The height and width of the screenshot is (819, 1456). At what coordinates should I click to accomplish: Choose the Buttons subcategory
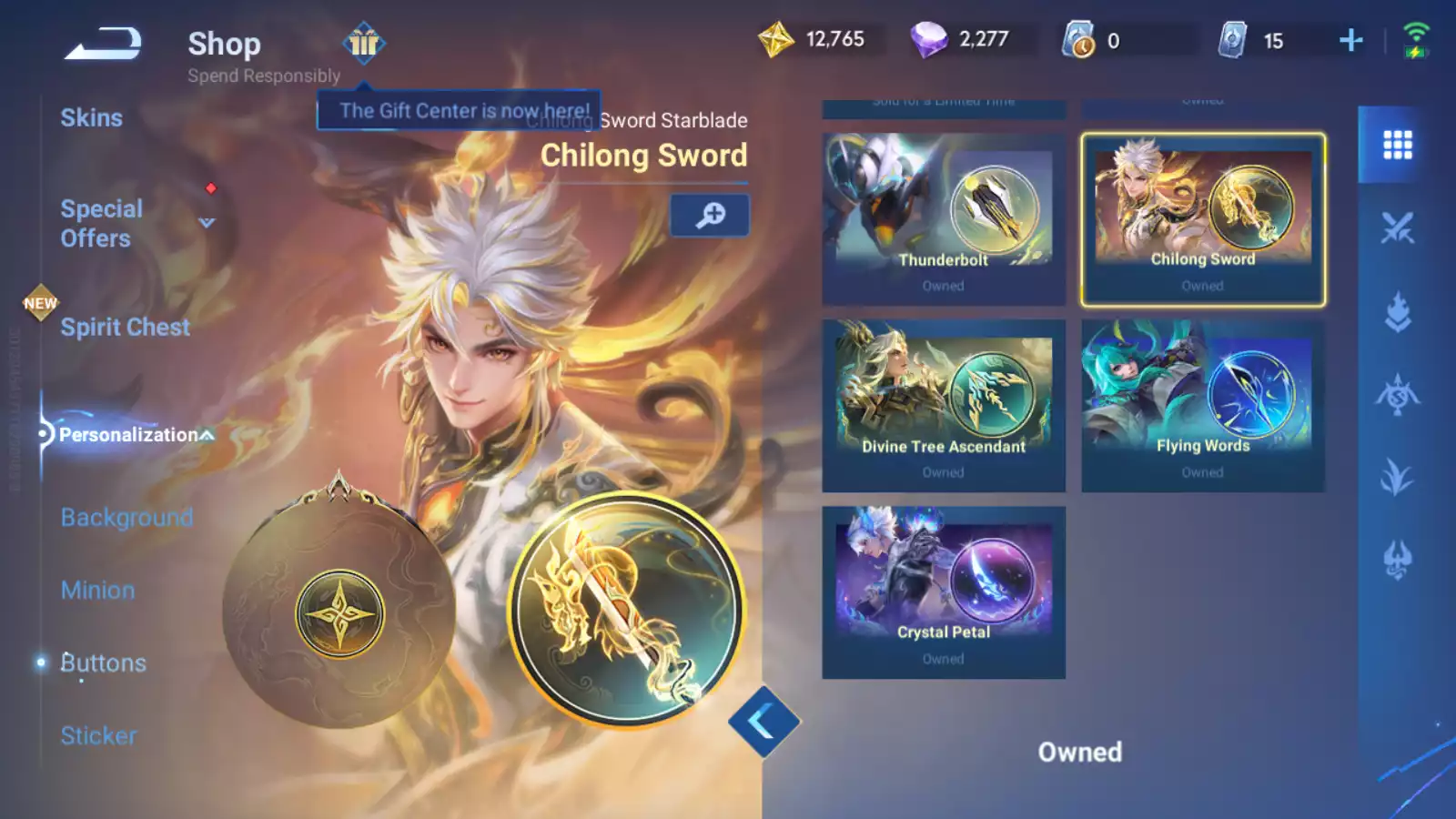tap(103, 663)
